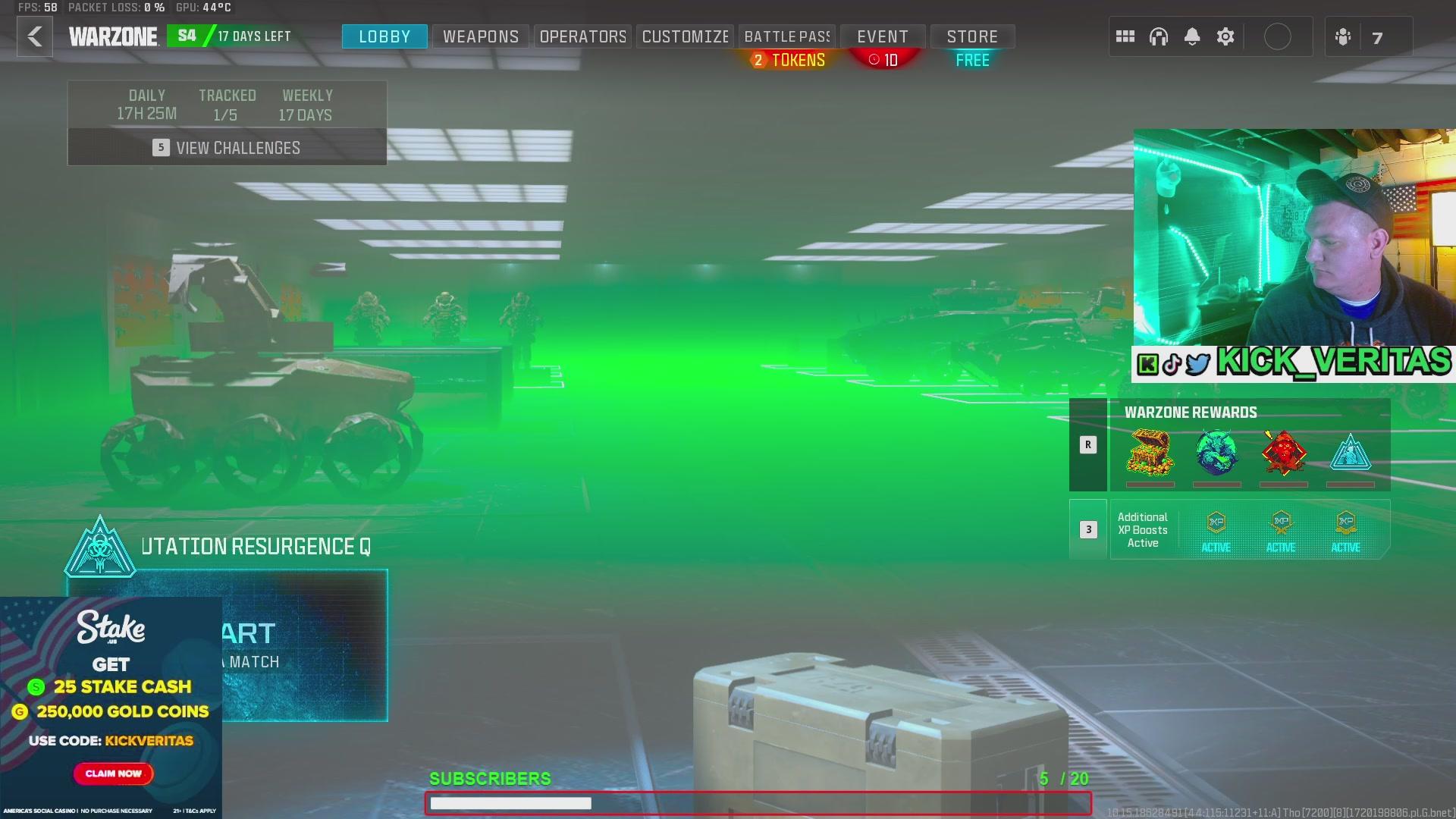Toggle the first ACTIVE XP Boost

pyautogui.click(x=1216, y=529)
